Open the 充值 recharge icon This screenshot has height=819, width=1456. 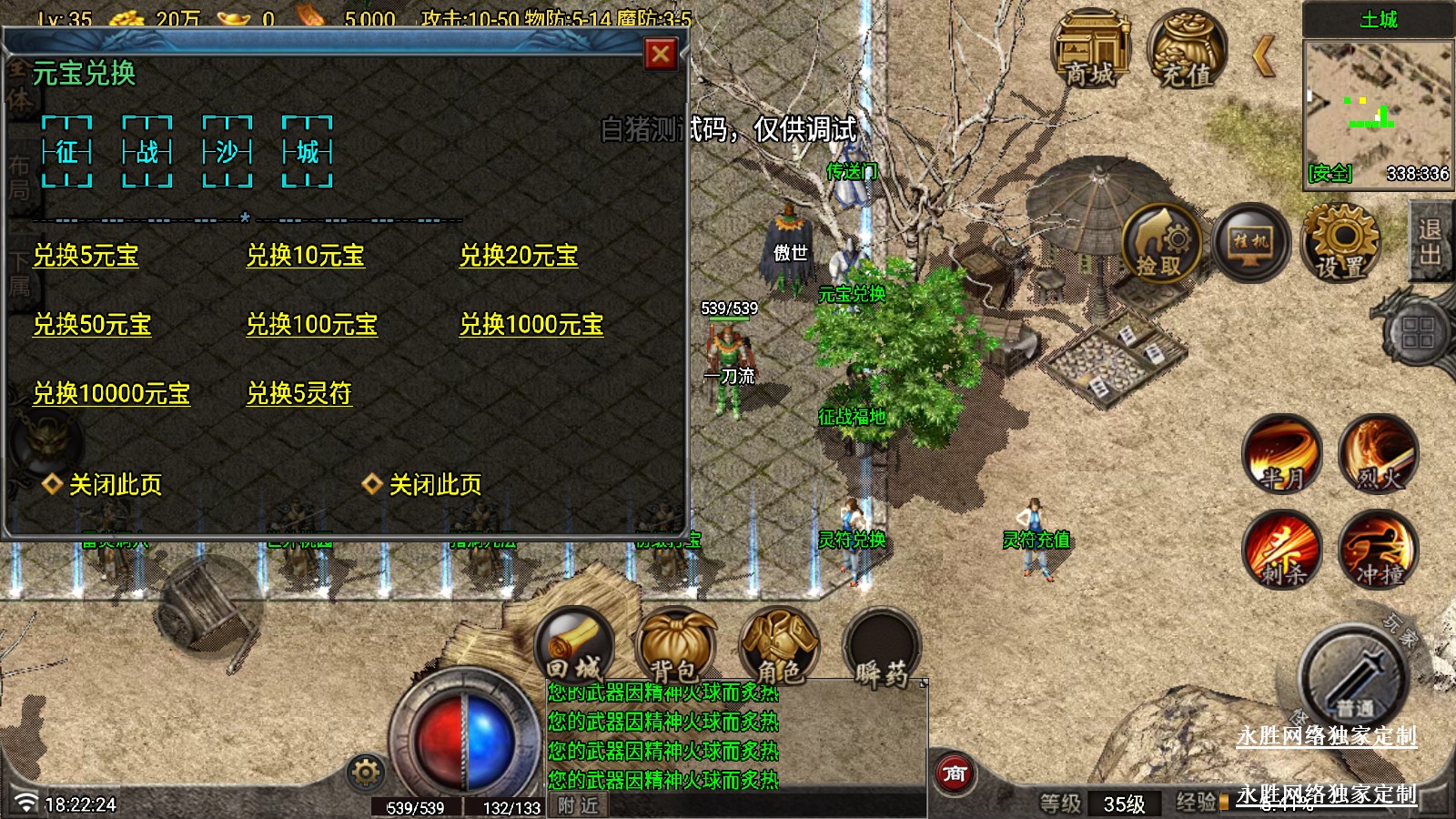click(x=1185, y=51)
